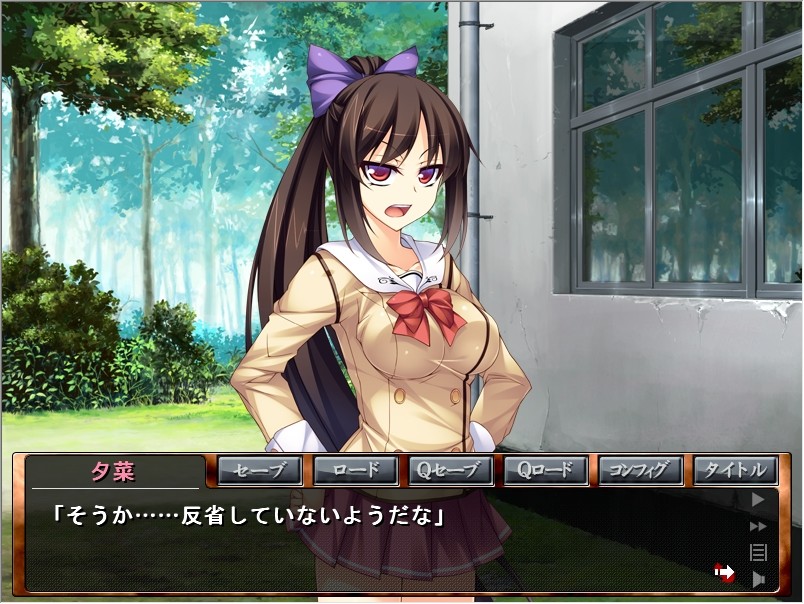The width and height of the screenshot is (804, 604).
Task: Click the セーブ (Save) button
Action: click(260, 470)
